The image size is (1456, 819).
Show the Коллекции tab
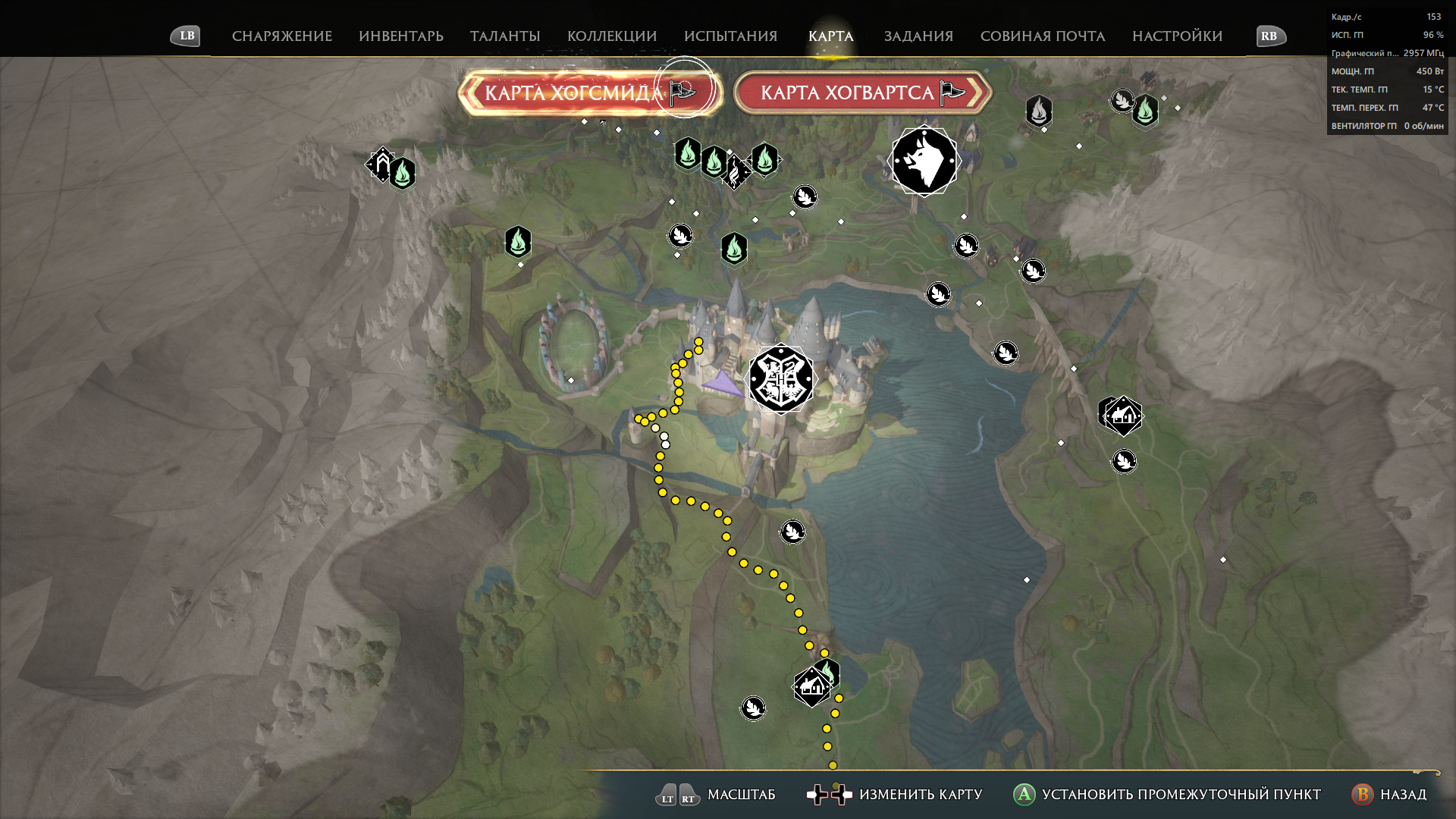611,36
